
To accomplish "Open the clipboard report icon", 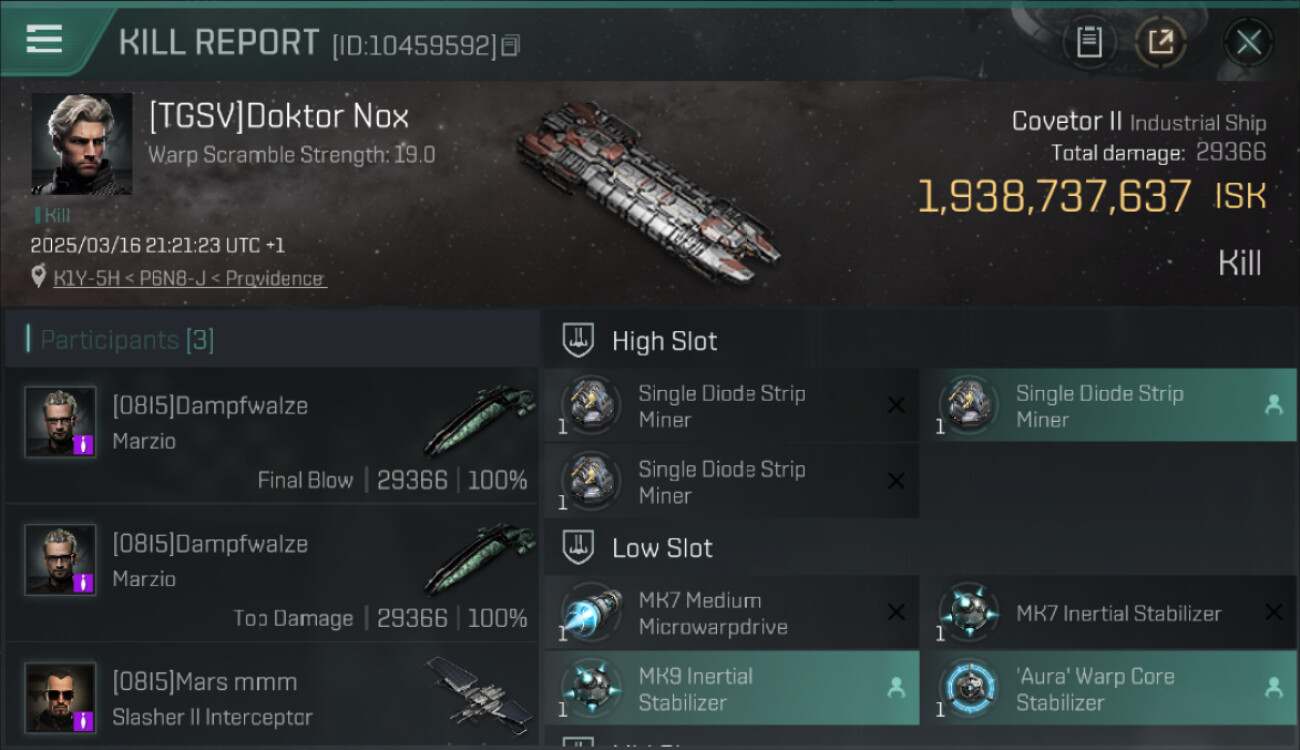I will tap(1089, 42).
